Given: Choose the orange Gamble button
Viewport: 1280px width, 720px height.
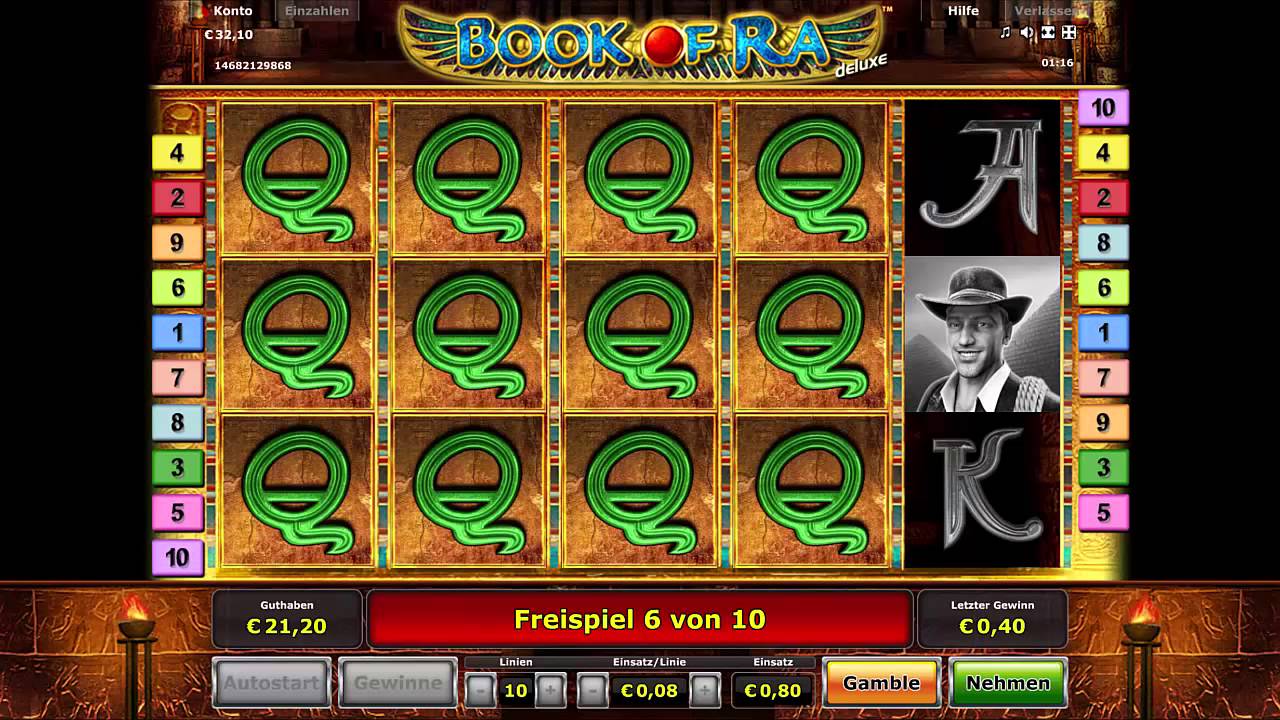Looking at the screenshot, I should point(881,683).
